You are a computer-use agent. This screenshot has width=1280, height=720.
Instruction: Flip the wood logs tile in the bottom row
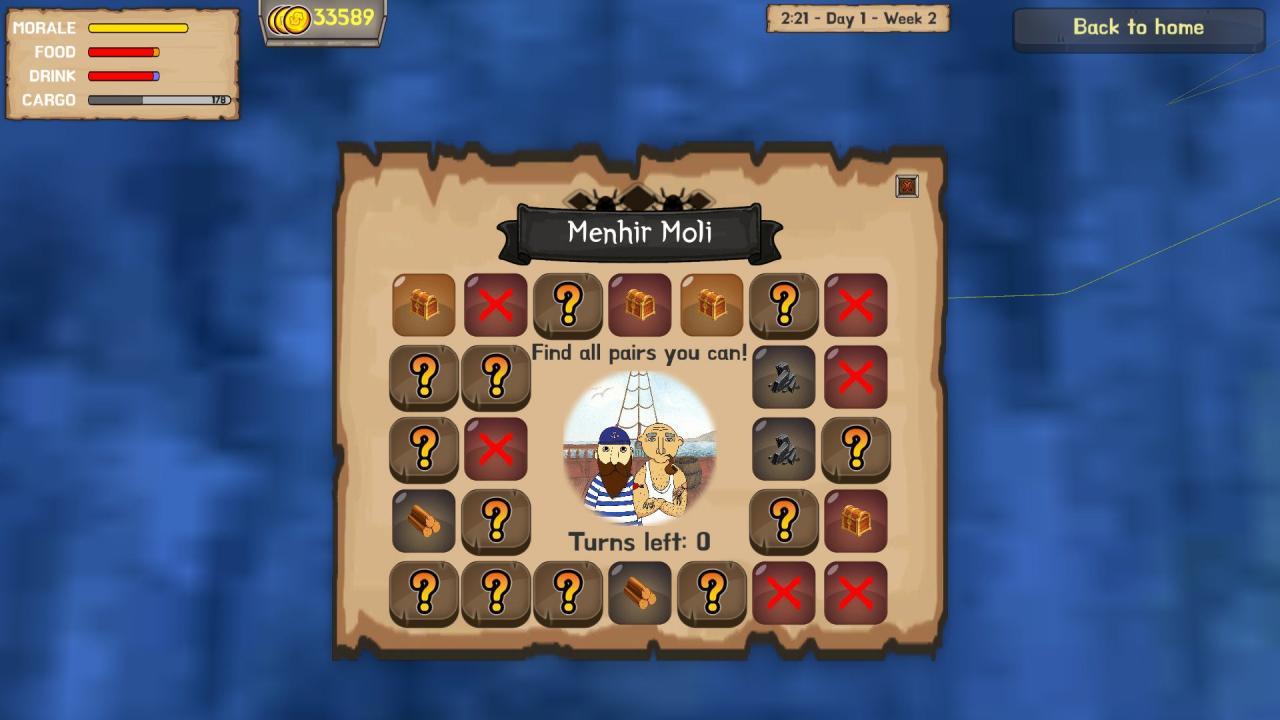(640, 592)
